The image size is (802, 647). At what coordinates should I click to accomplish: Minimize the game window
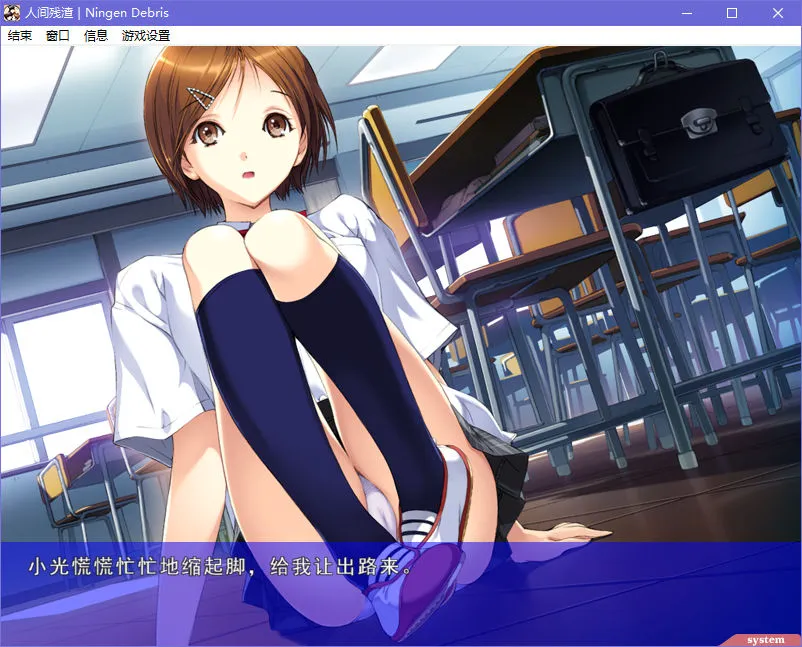[686, 13]
